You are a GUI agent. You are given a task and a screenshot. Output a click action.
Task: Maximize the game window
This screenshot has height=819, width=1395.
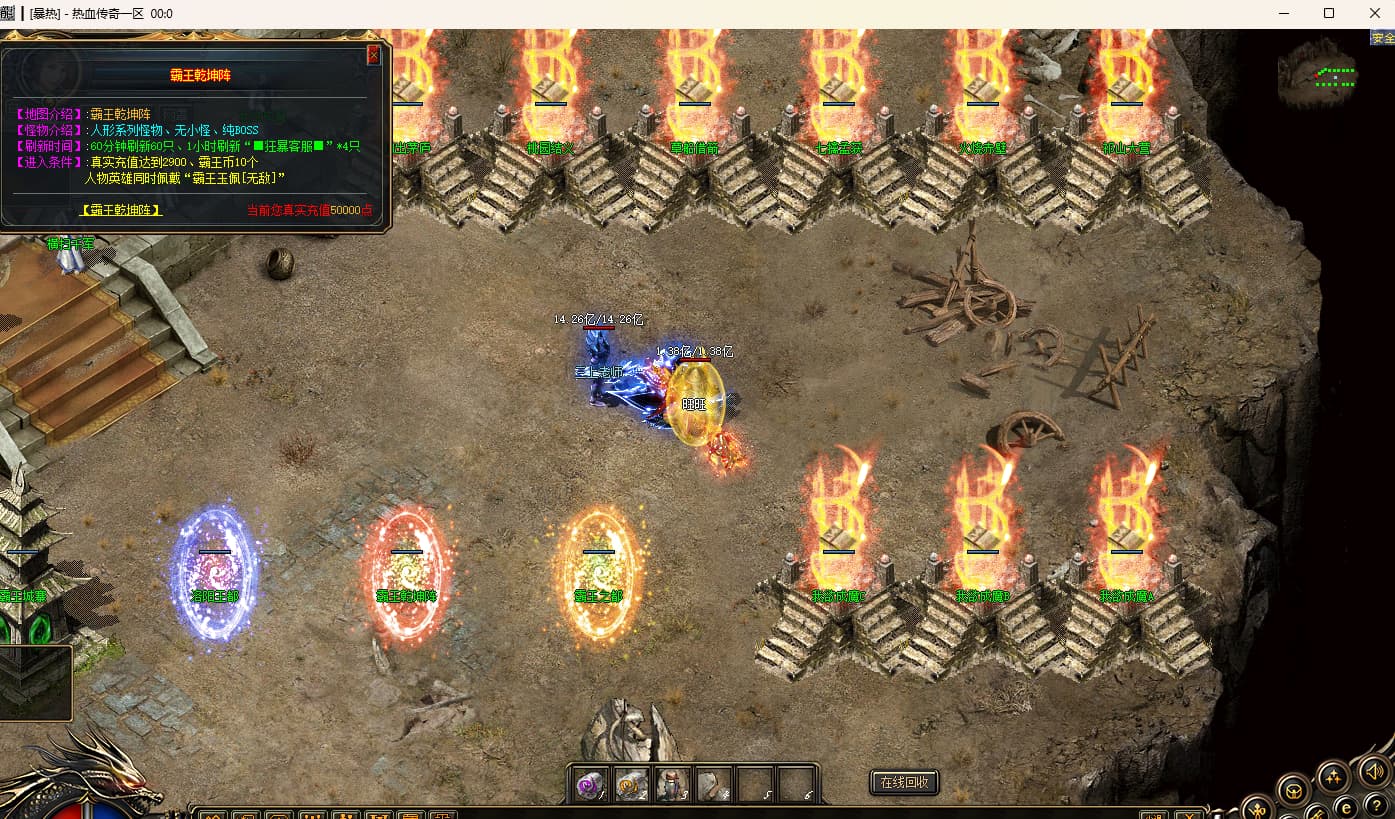[x=1328, y=13]
